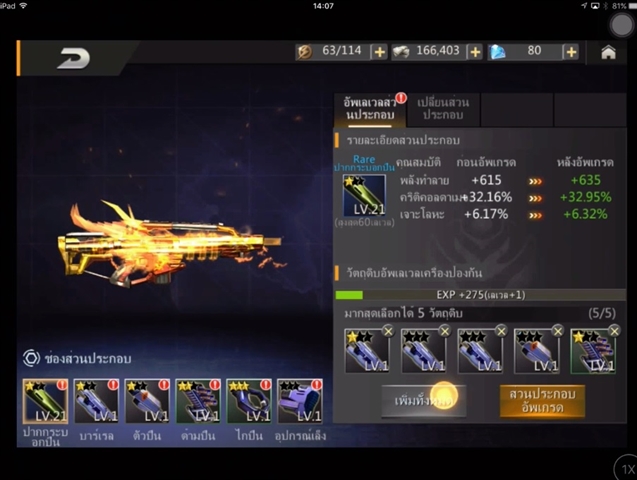This screenshot has height=480, width=637.
Task: Buy more diamonds beside 80
Action: coord(571,52)
